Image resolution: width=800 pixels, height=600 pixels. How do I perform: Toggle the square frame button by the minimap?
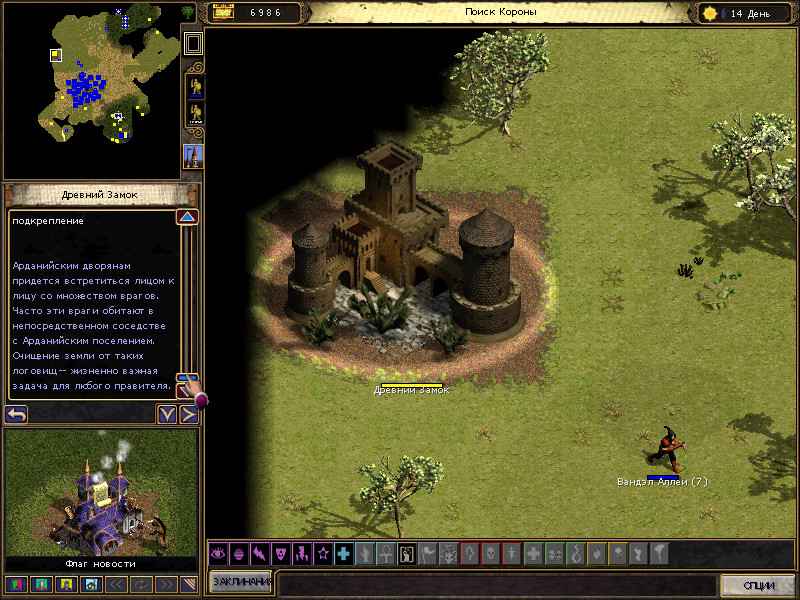[x=194, y=43]
